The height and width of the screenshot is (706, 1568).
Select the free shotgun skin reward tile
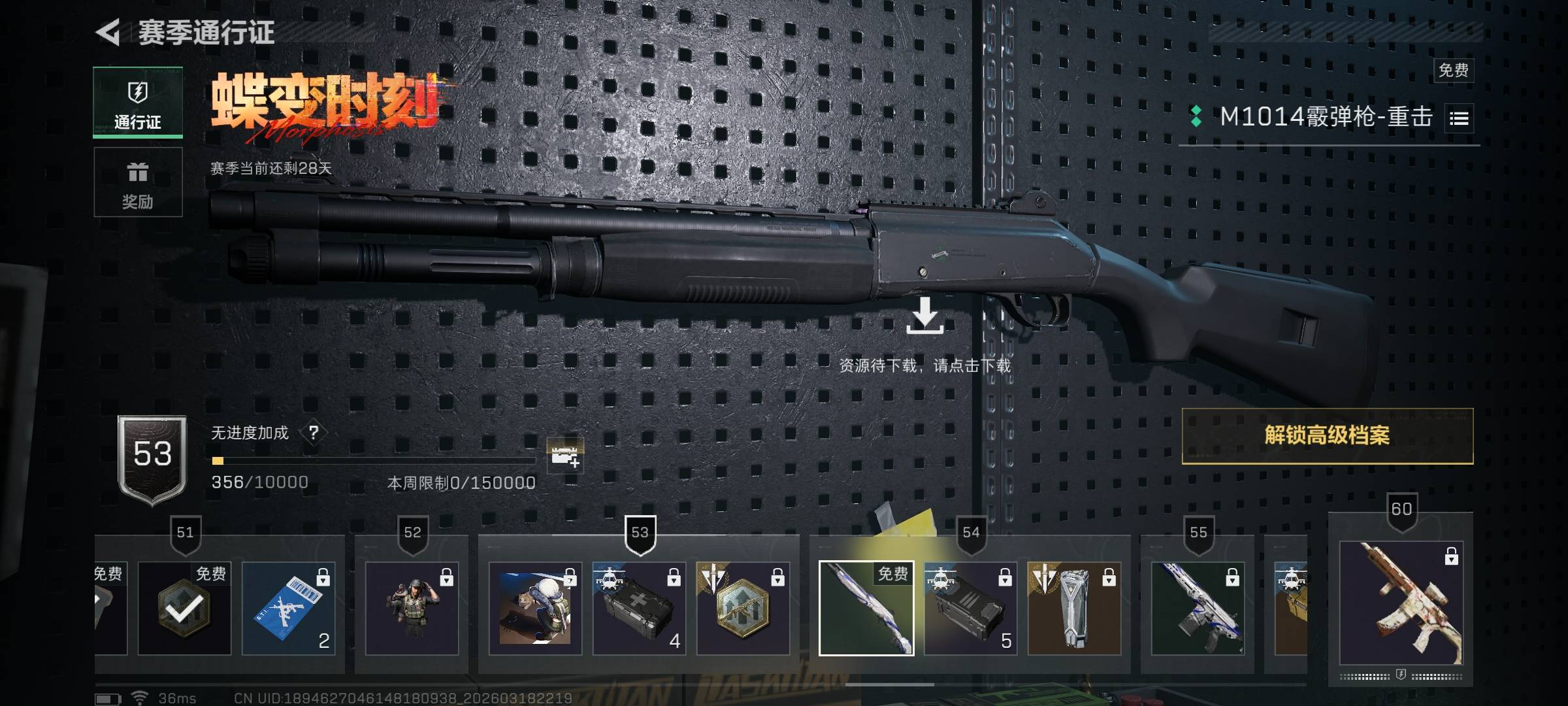pos(866,609)
